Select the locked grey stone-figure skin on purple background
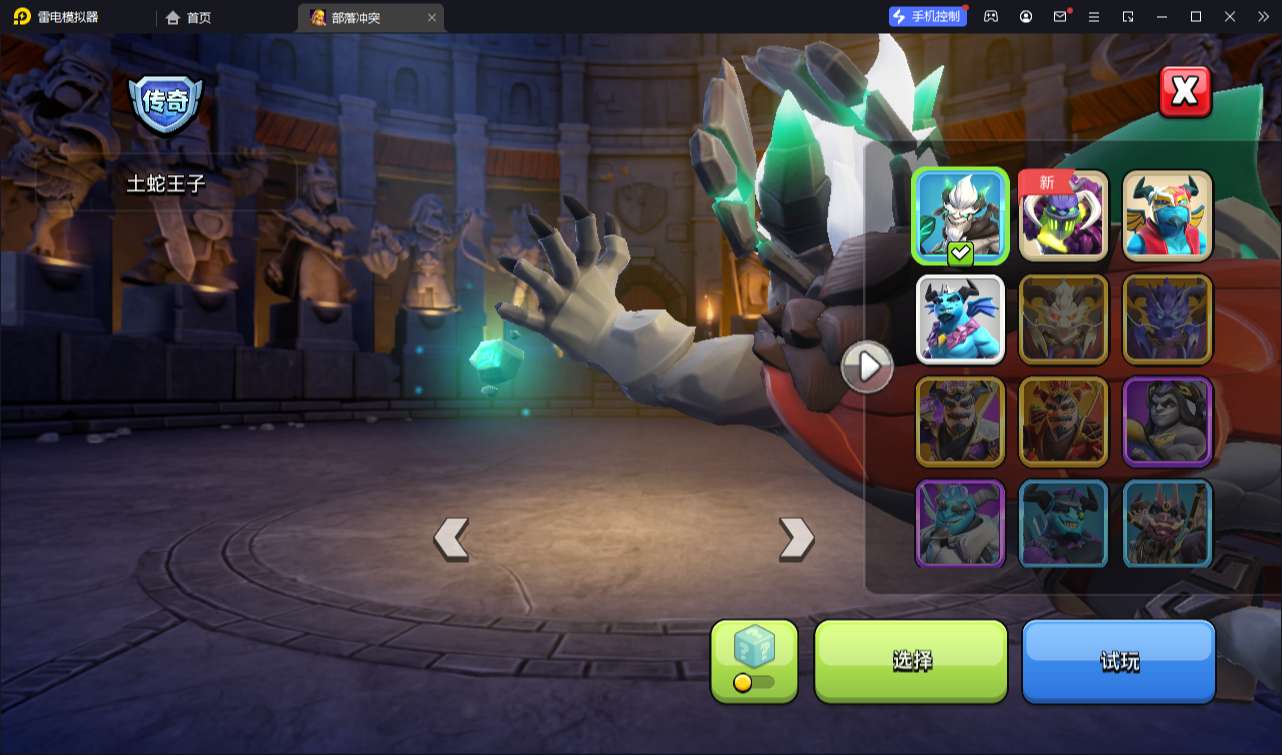Viewport: 1282px width, 755px height. pyautogui.click(x=1167, y=422)
